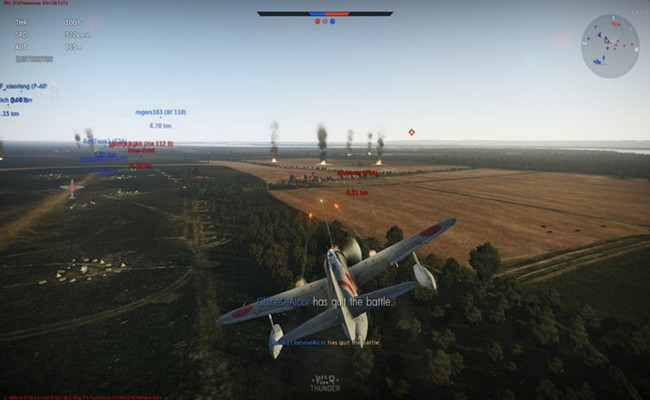Click the circular minimap radar

tap(610, 45)
